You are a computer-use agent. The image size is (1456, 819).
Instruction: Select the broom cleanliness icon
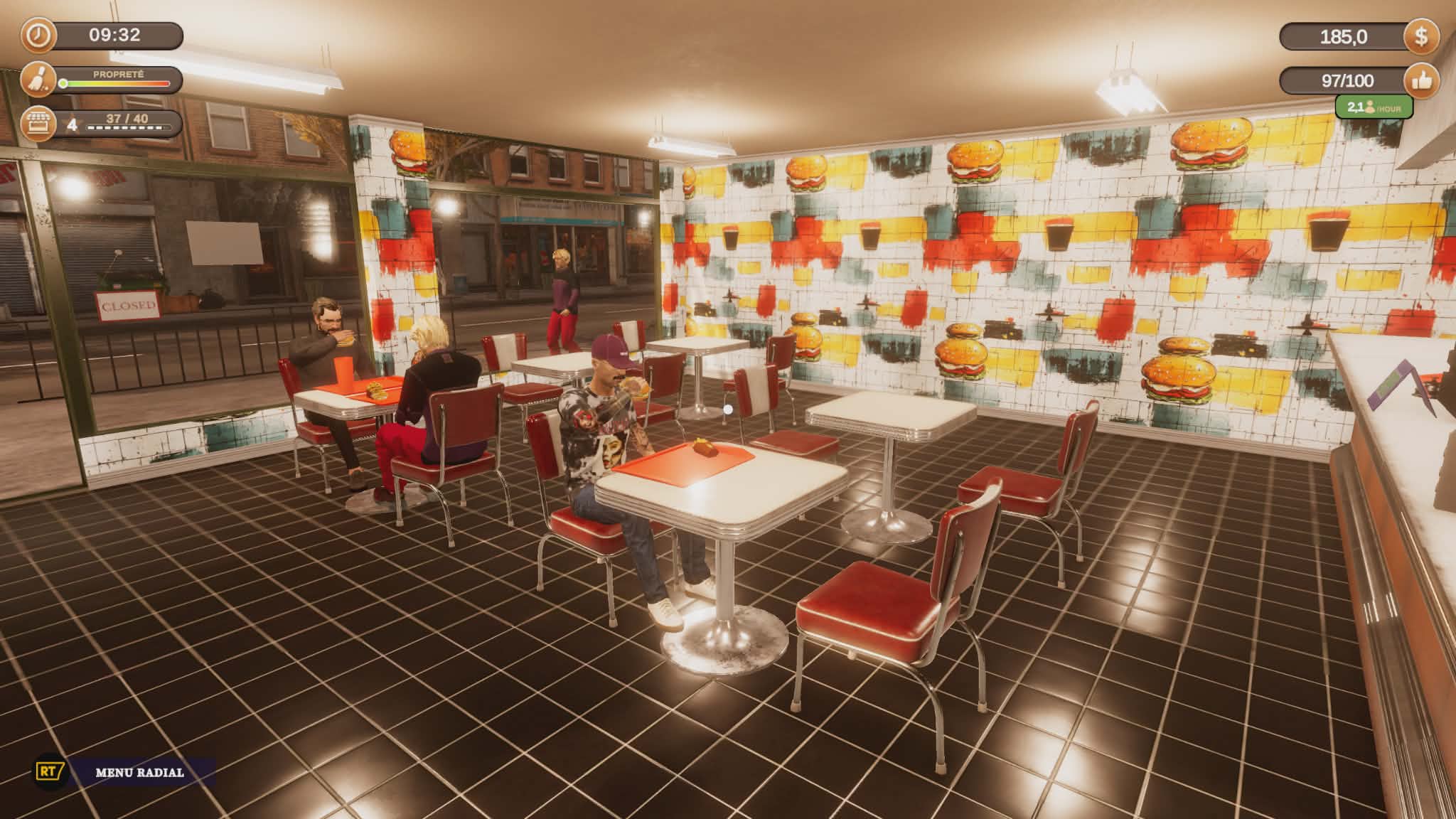tap(38, 80)
